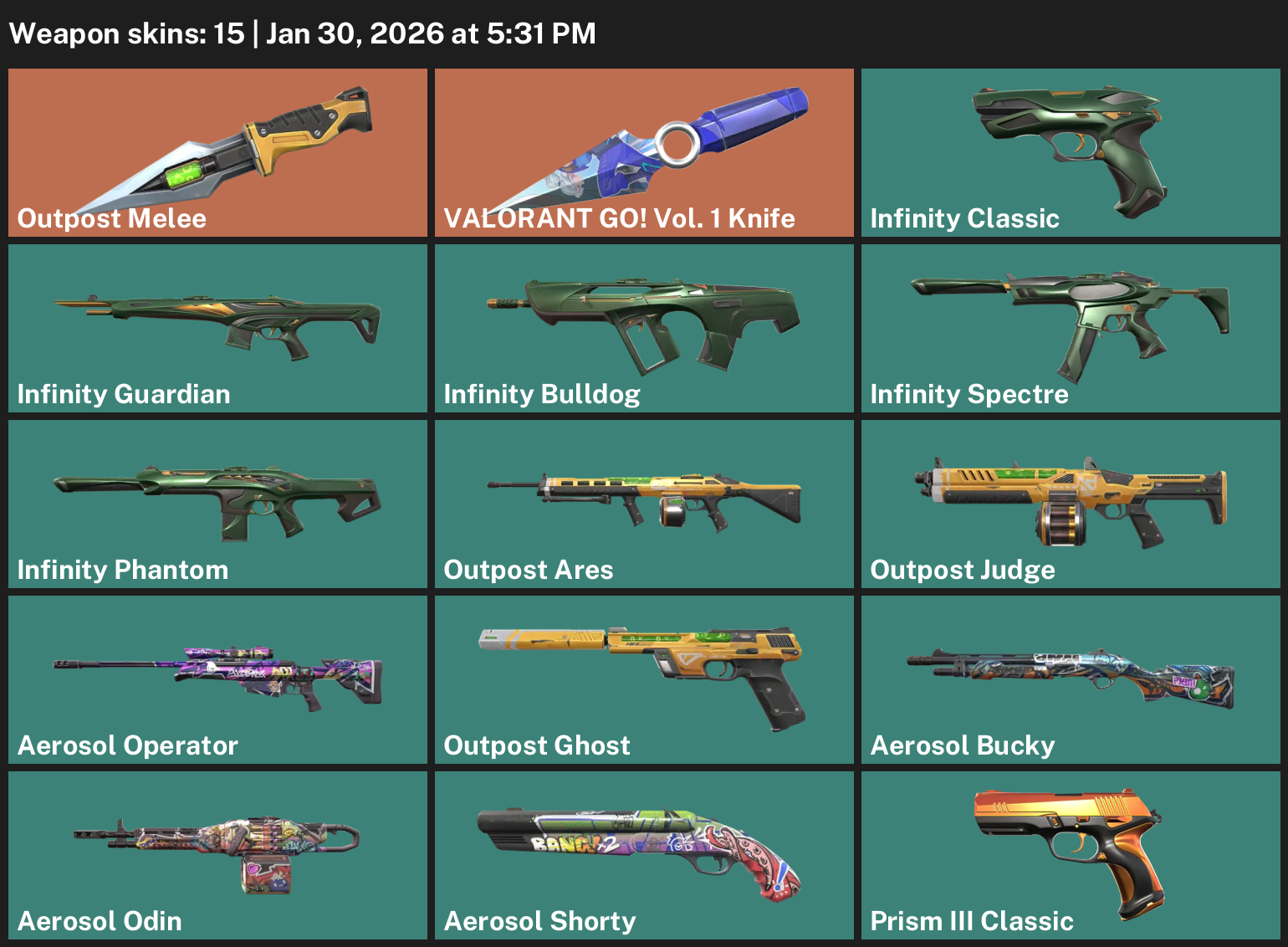Click the Infinity Spectre label text
This screenshot has width=1288, height=947.
(969, 393)
